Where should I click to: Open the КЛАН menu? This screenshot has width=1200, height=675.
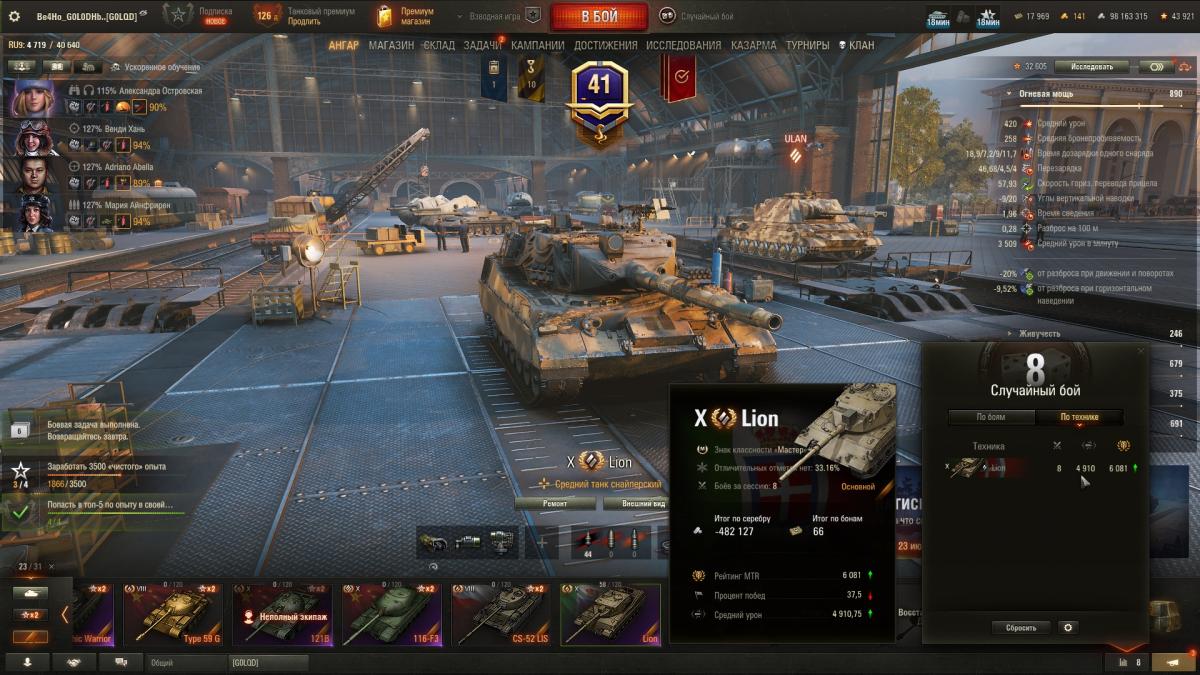coord(856,45)
